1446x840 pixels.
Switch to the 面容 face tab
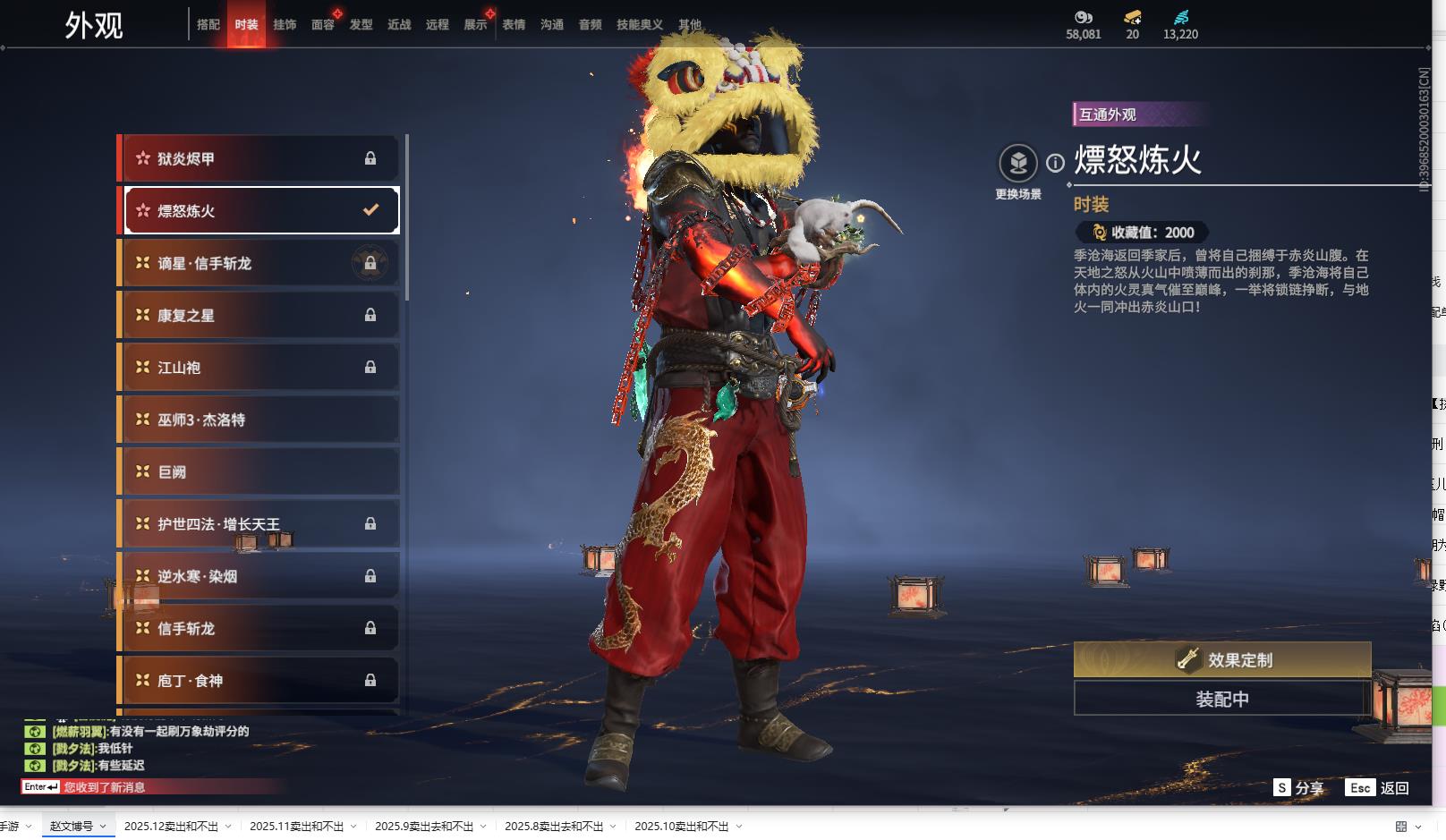[323, 25]
